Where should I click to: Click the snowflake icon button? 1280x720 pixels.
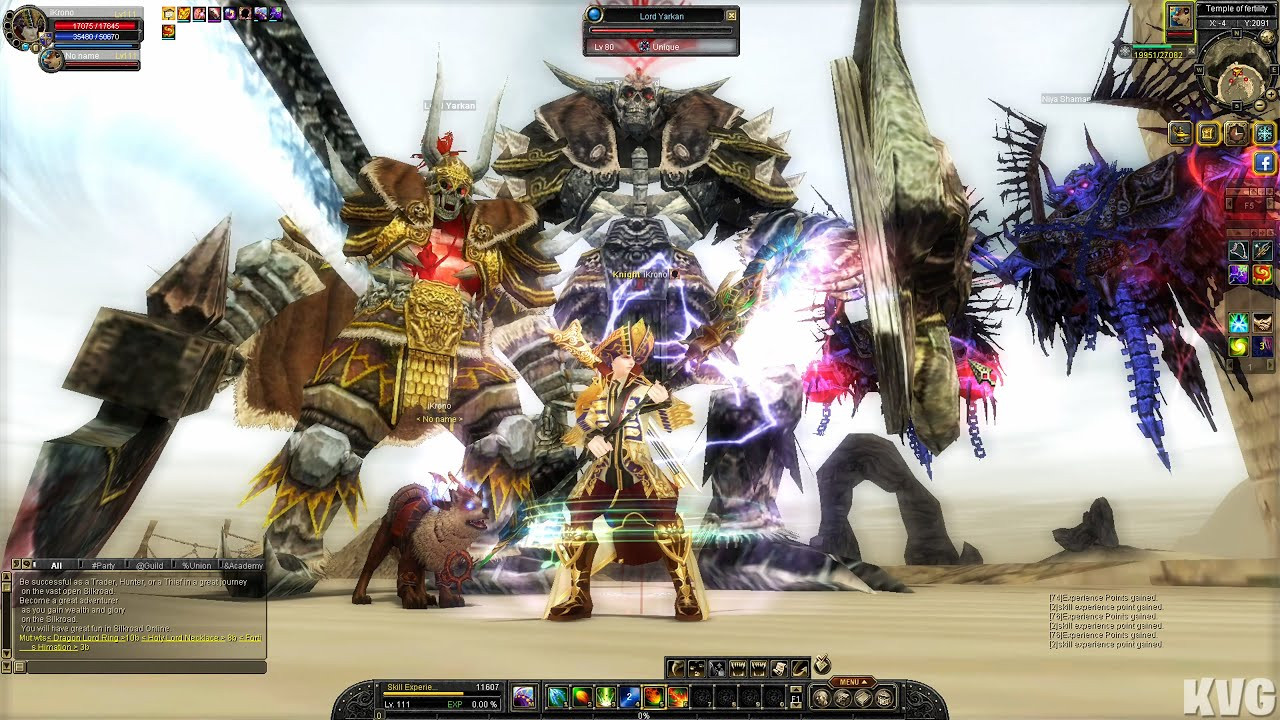[x=1265, y=133]
